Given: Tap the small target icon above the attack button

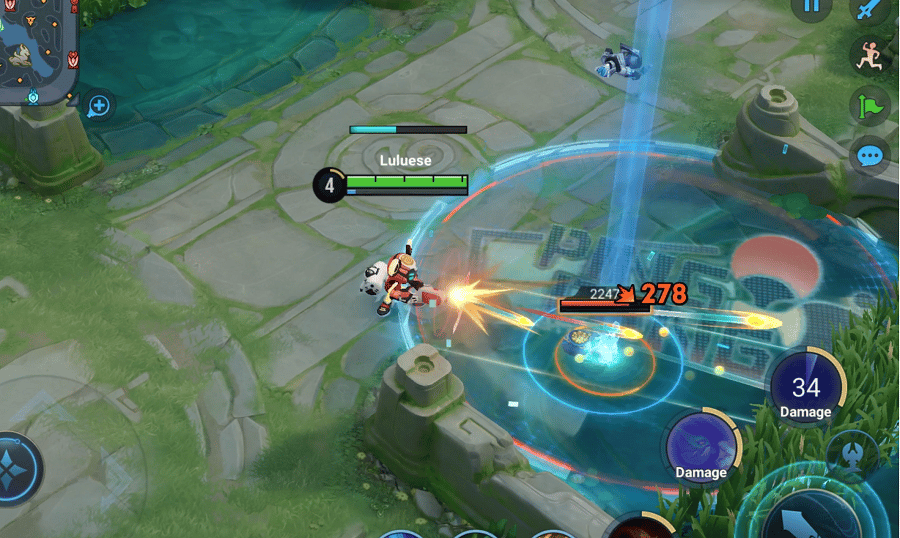Looking at the screenshot, I should tap(853, 455).
